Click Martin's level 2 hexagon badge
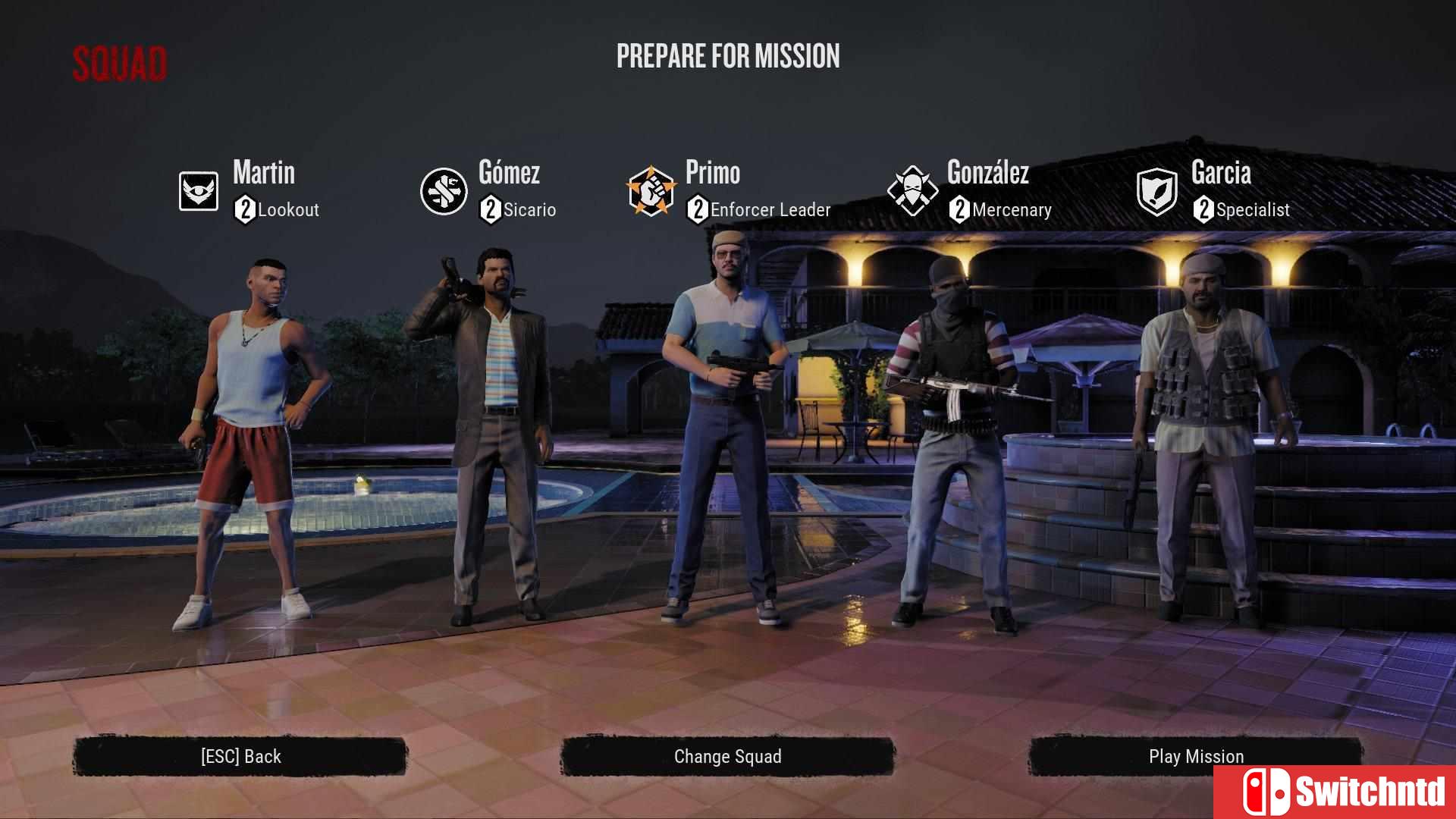Image resolution: width=1456 pixels, height=819 pixels. 243,210
